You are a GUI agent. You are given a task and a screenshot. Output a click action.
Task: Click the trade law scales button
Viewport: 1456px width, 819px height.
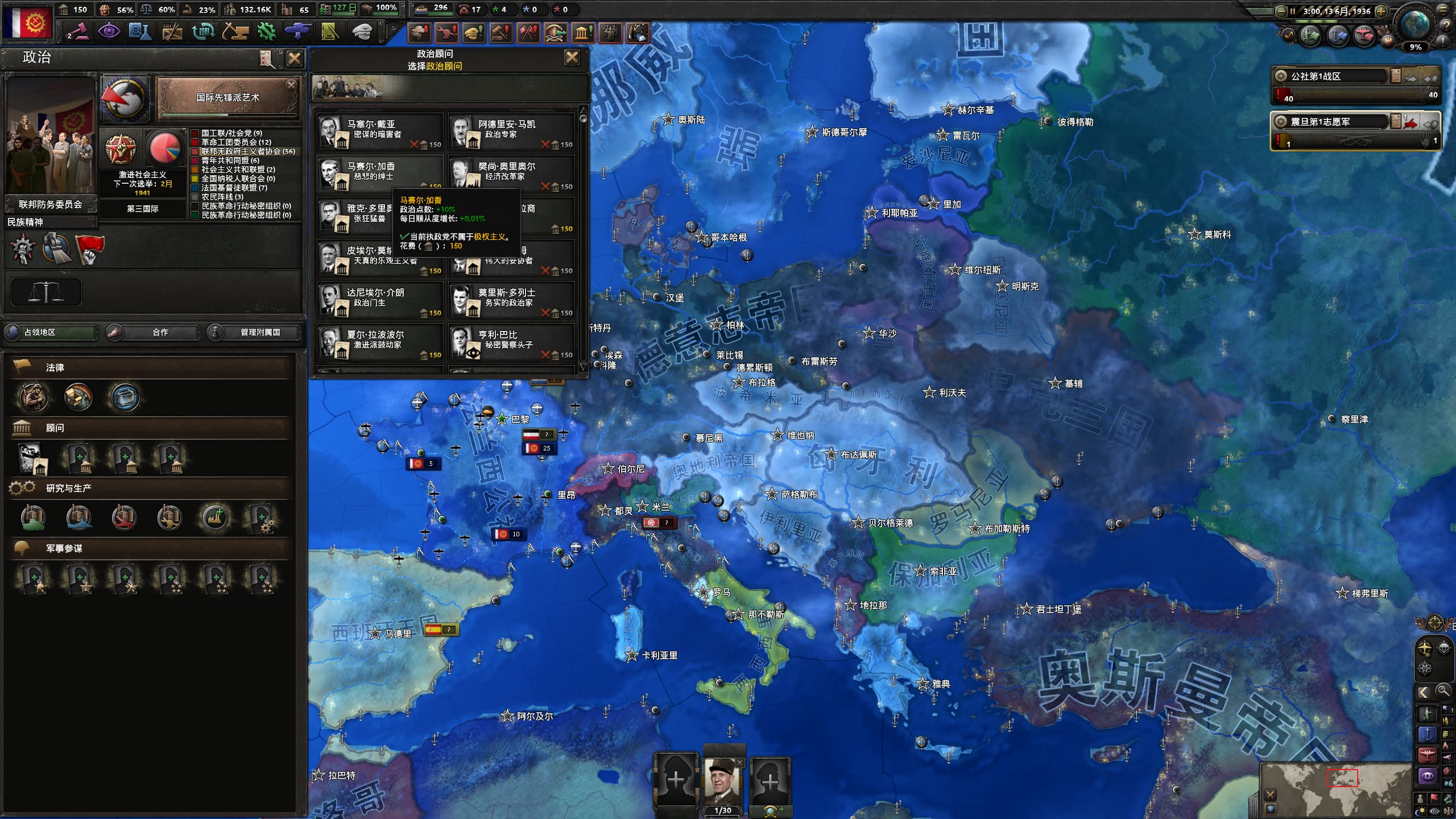pos(46,292)
